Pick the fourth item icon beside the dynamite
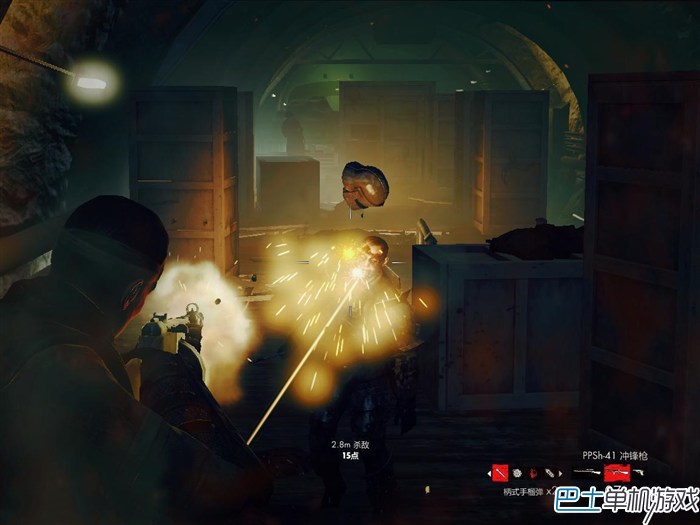The image size is (700, 525). click(x=548, y=472)
